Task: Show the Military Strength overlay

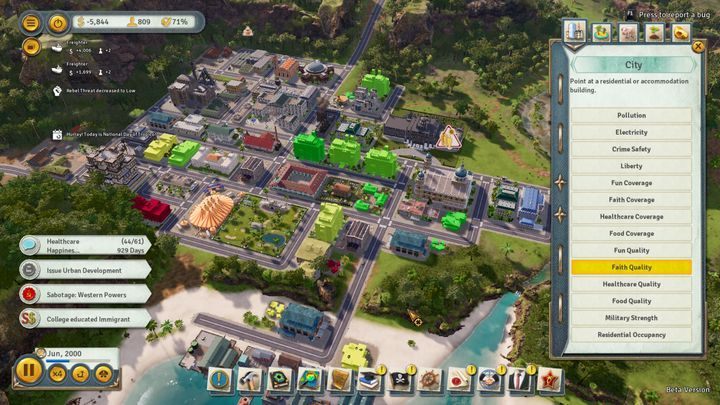Action: pyautogui.click(x=631, y=318)
